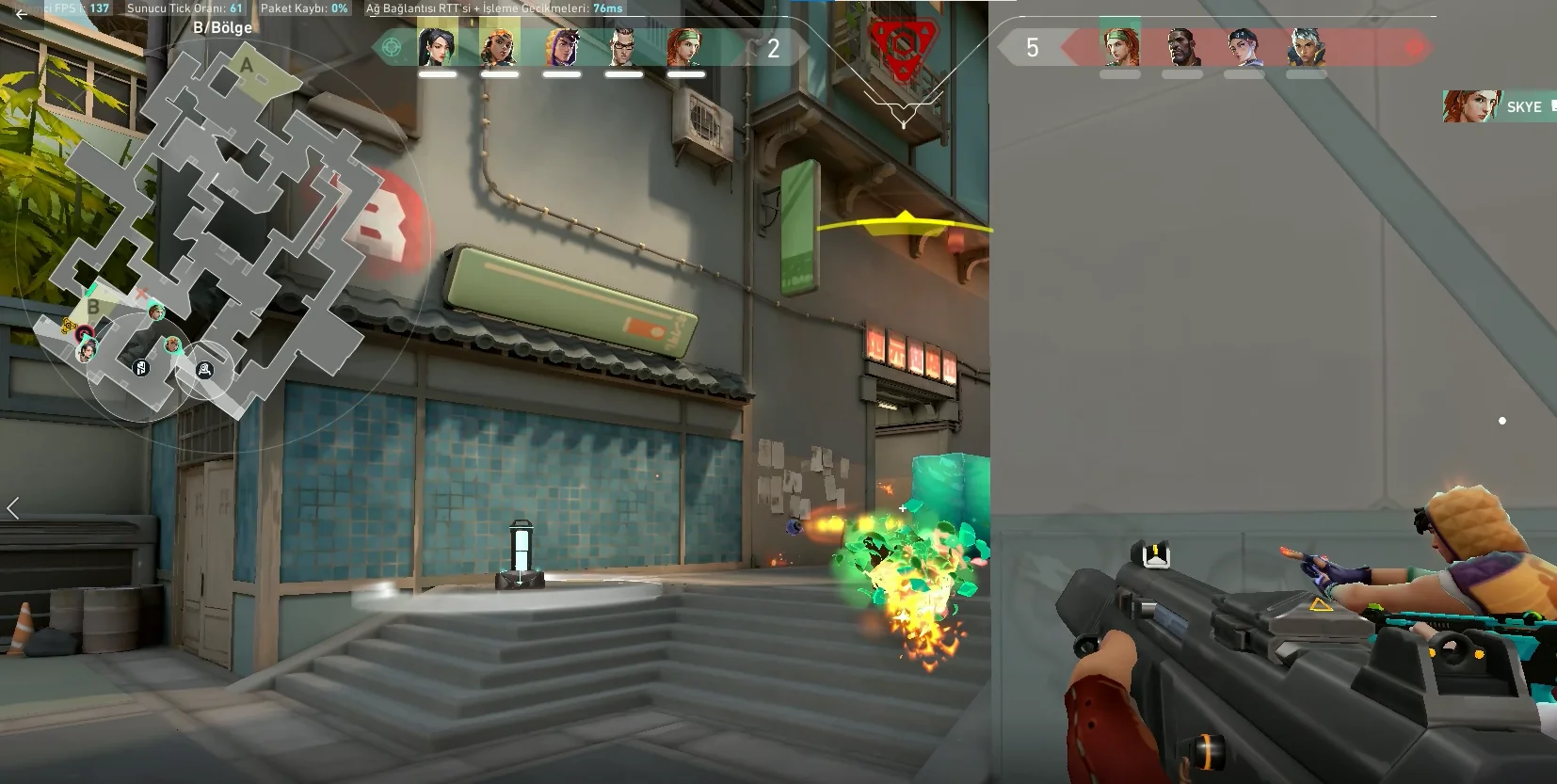The width and height of the screenshot is (1557, 784).
Task: Select Skye's portrait in the red enemy bar
Action: (x=1120, y=46)
